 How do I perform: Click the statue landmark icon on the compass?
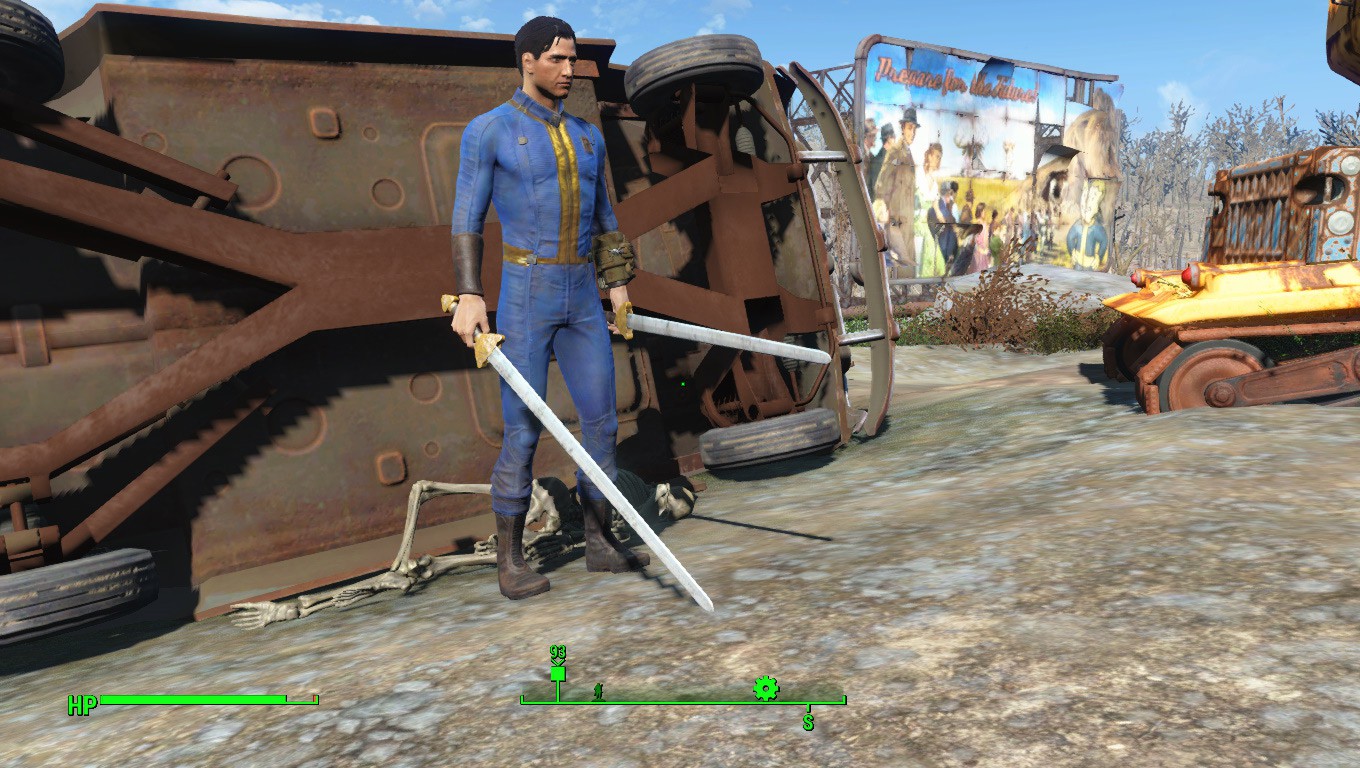coord(598,690)
